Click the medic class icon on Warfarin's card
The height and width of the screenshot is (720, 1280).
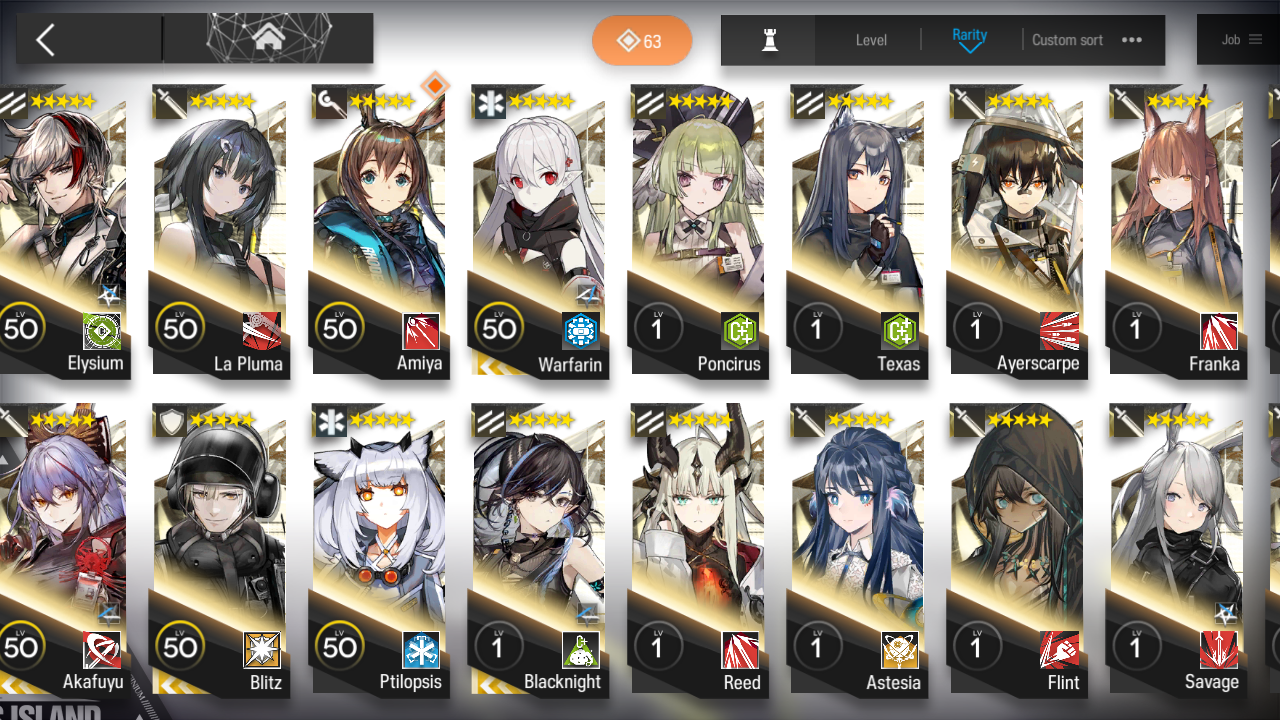point(489,101)
